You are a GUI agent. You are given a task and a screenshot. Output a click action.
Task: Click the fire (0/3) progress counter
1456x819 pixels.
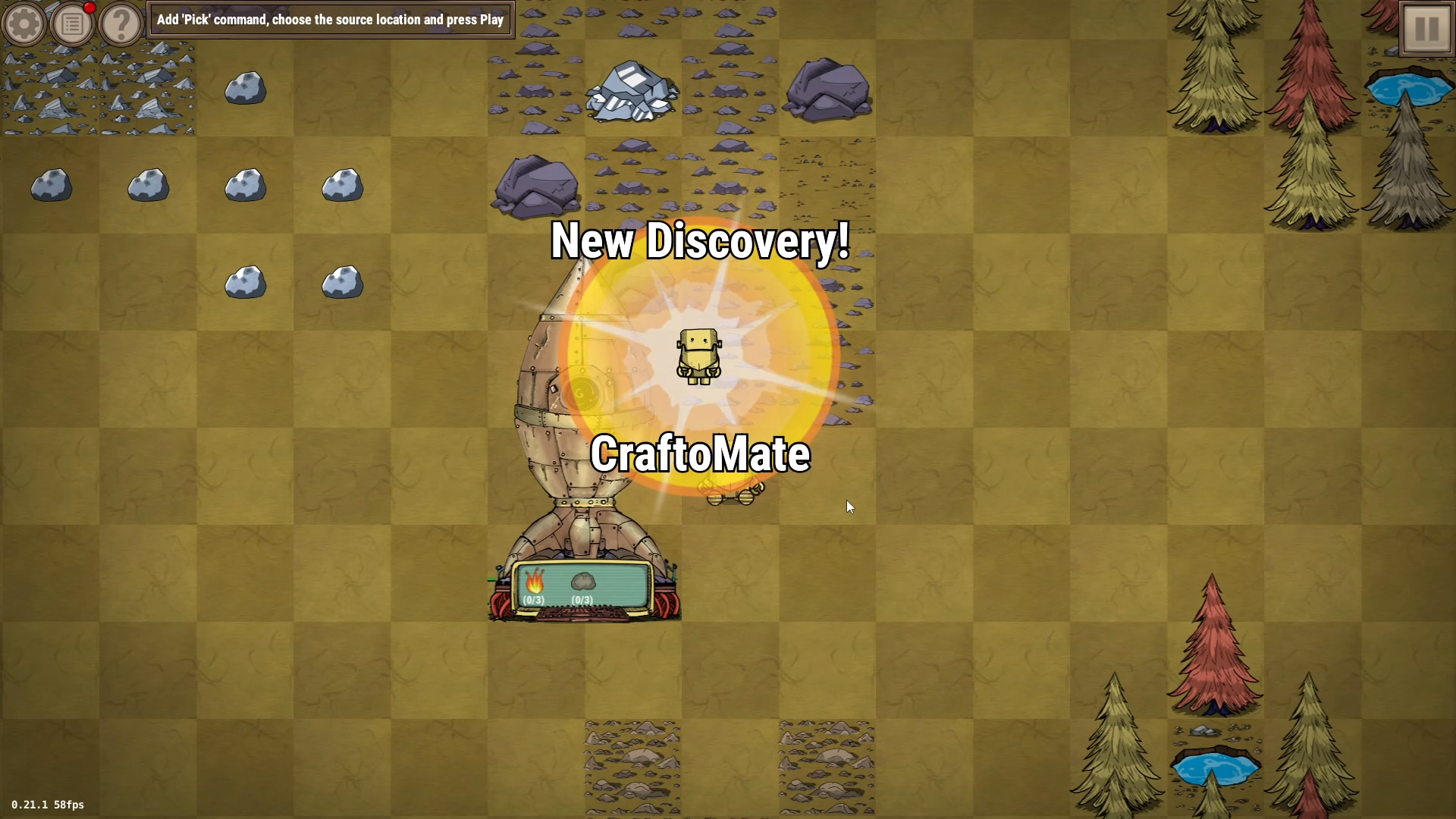tap(534, 601)
